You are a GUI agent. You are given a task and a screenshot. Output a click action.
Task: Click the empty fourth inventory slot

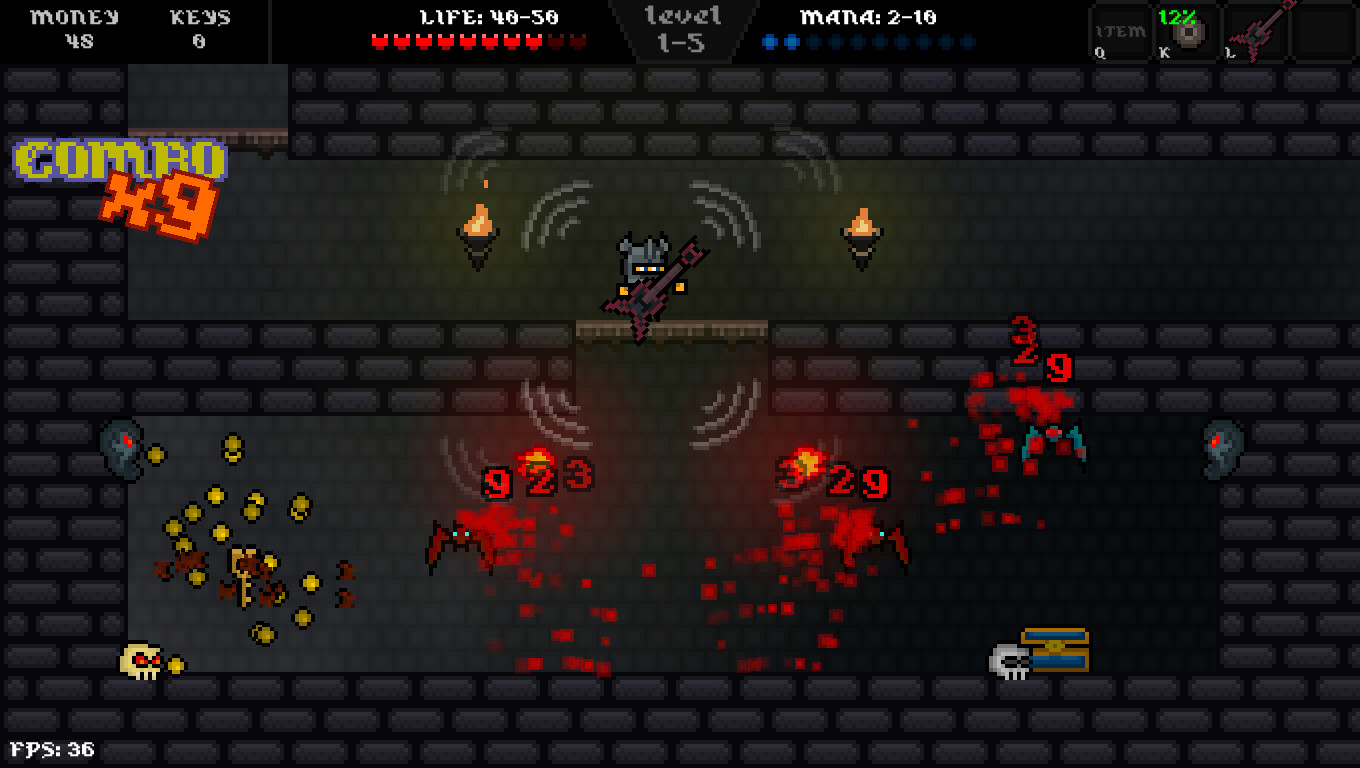click(1322, 33)
